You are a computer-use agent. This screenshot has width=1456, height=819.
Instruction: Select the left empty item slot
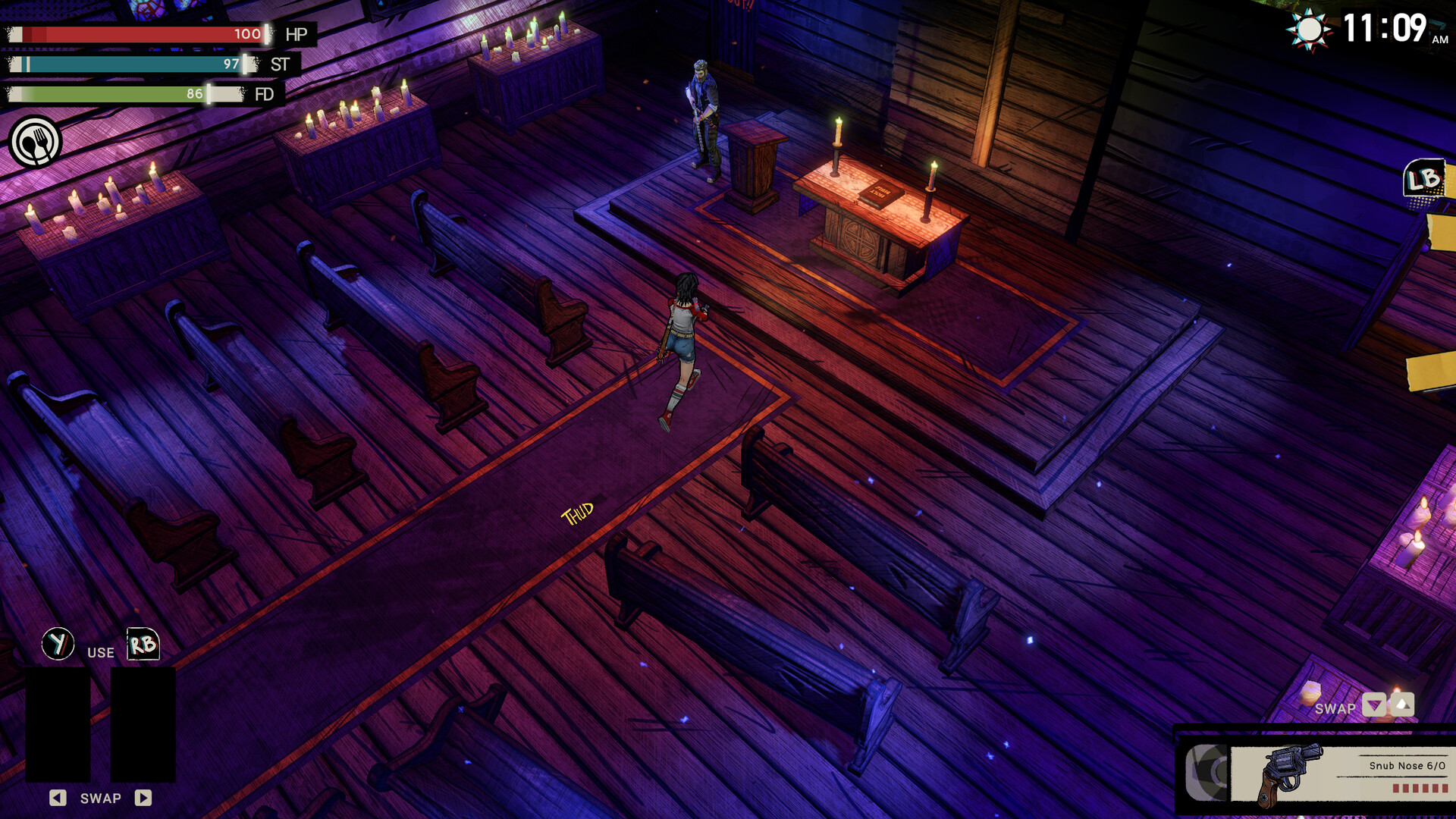59,724
